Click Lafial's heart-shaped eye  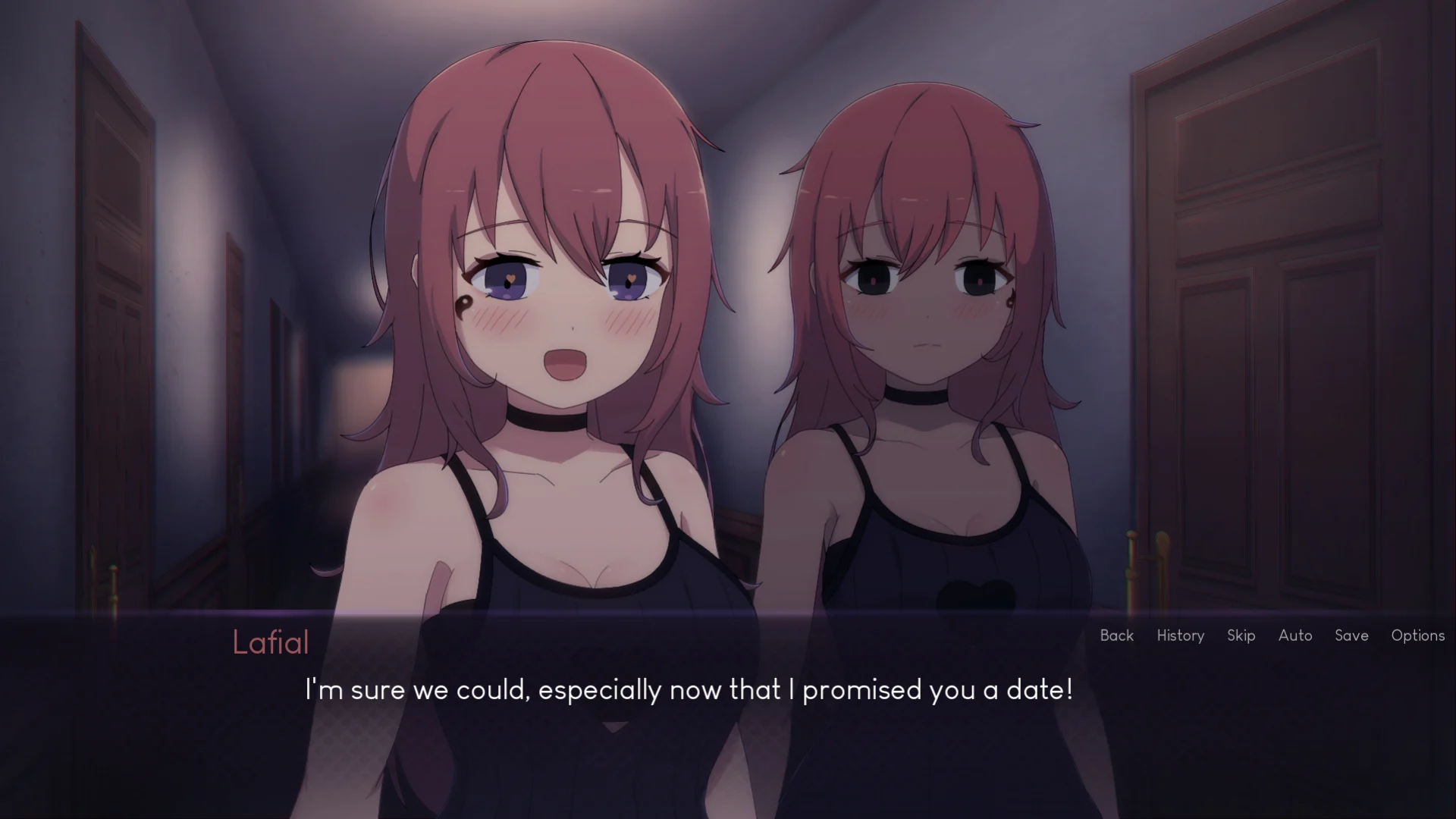click(512, 279)
